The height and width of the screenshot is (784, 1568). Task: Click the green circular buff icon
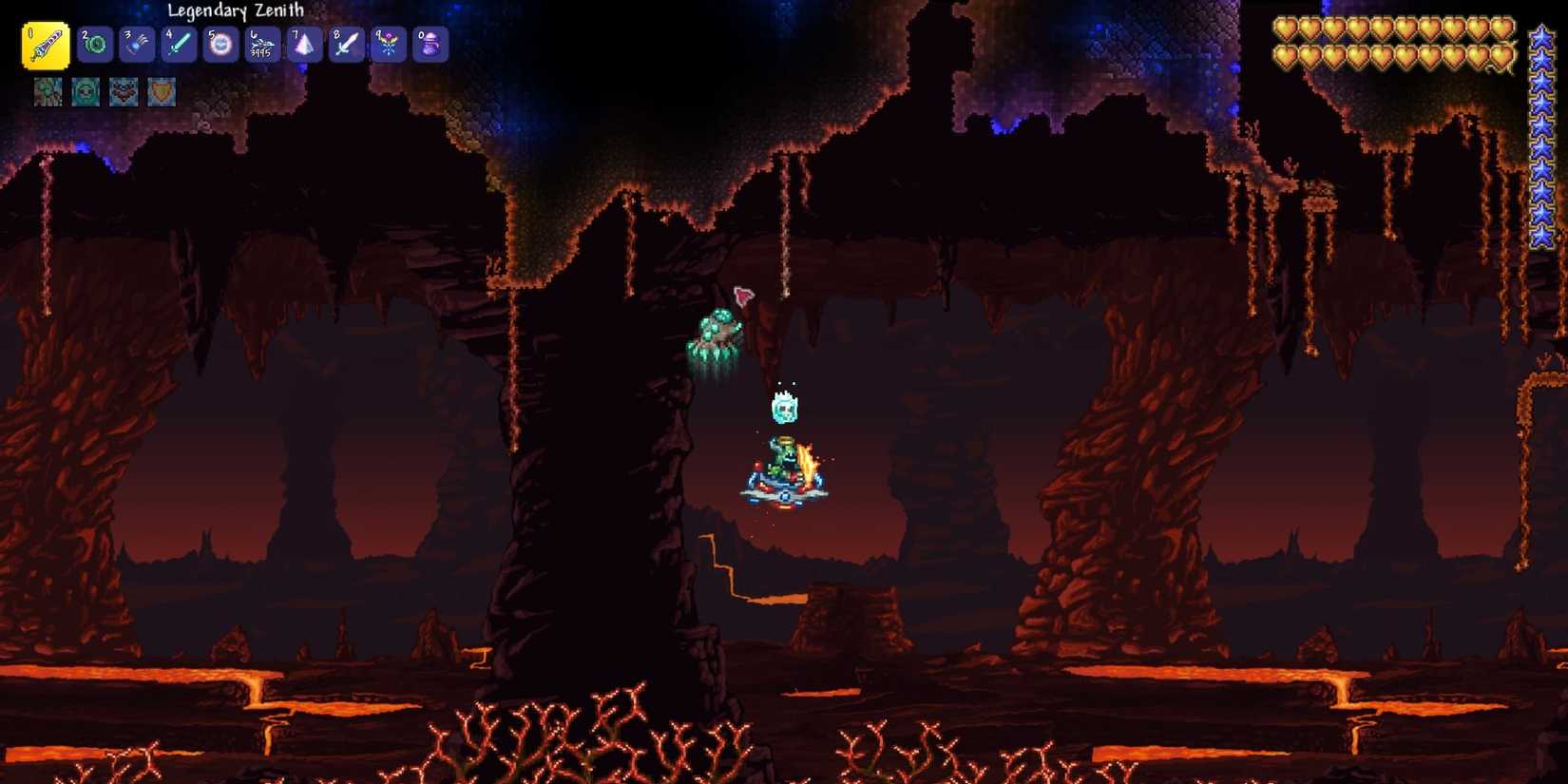pyautogui.click(x=86, y=91)
